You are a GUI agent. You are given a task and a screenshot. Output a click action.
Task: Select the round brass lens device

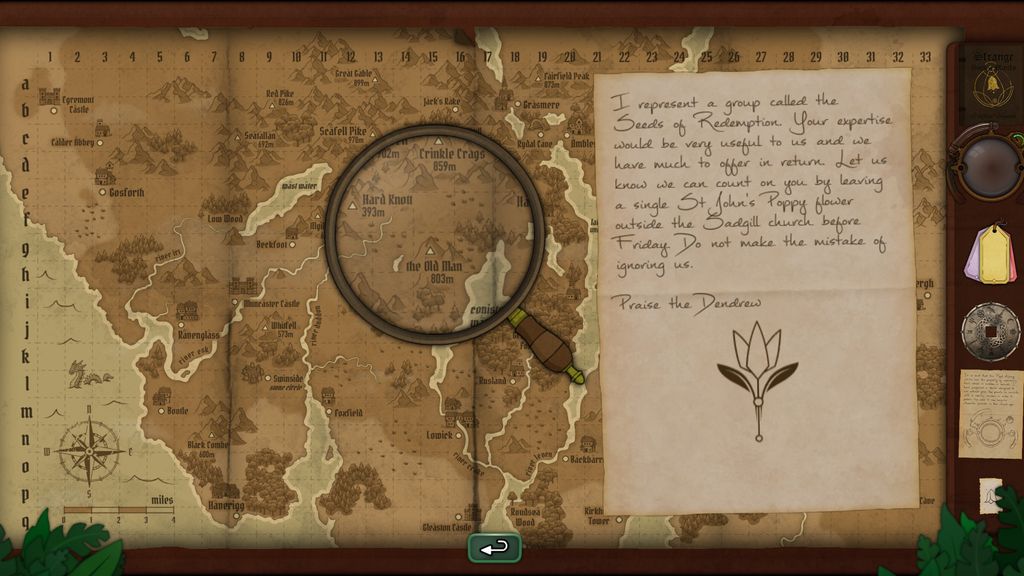(x=990, y=163)
